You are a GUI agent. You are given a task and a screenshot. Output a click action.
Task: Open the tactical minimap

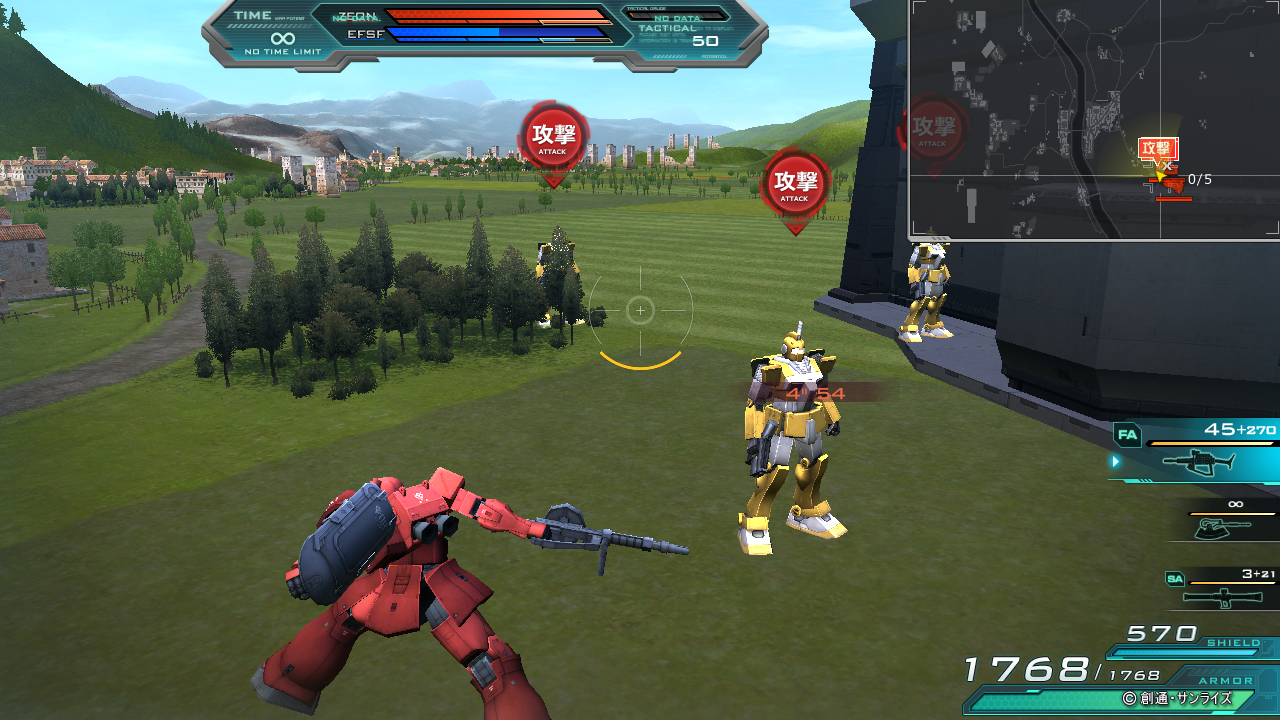[x=1094, y=119]
